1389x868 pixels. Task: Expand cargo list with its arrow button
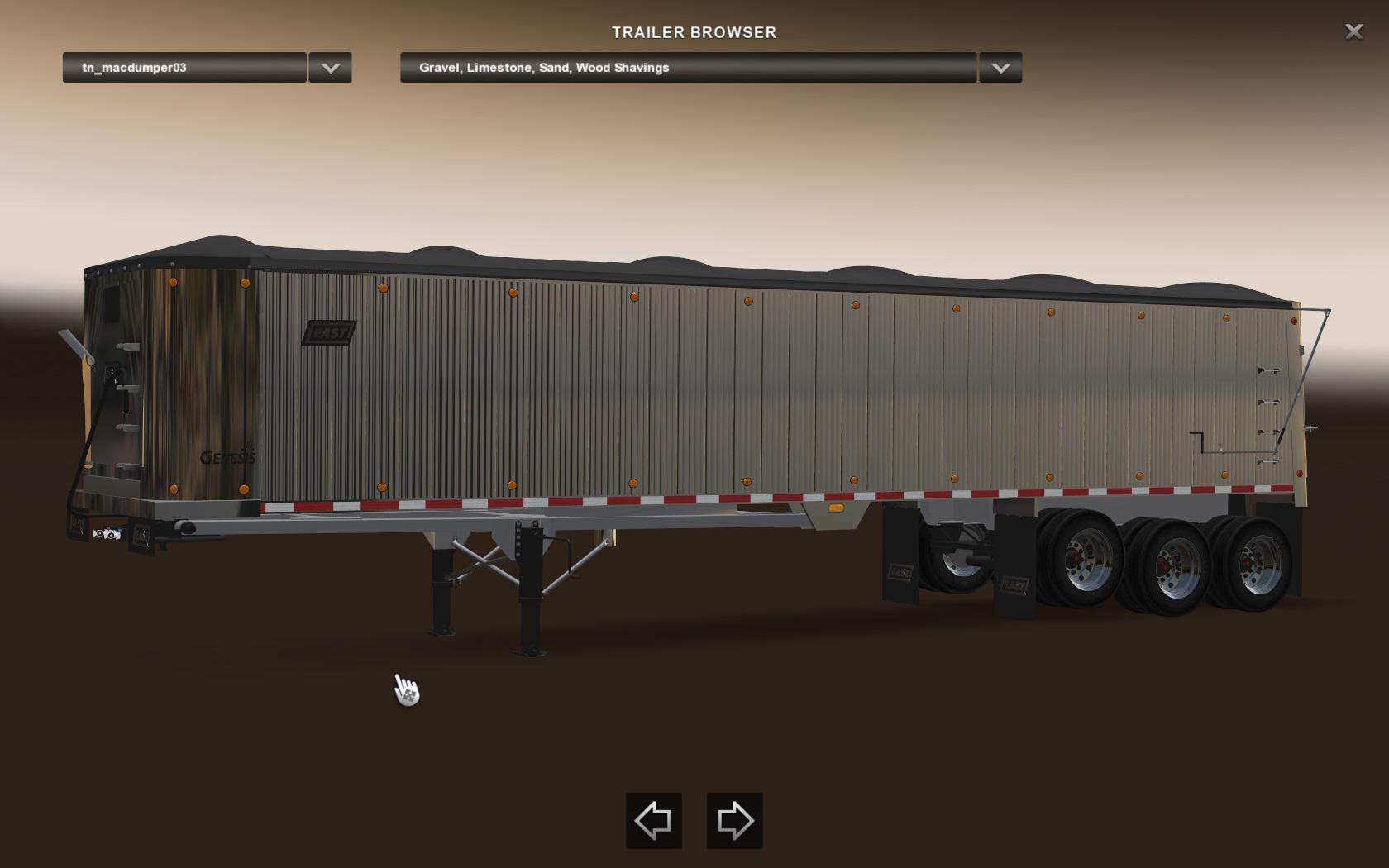point(1000,68)
